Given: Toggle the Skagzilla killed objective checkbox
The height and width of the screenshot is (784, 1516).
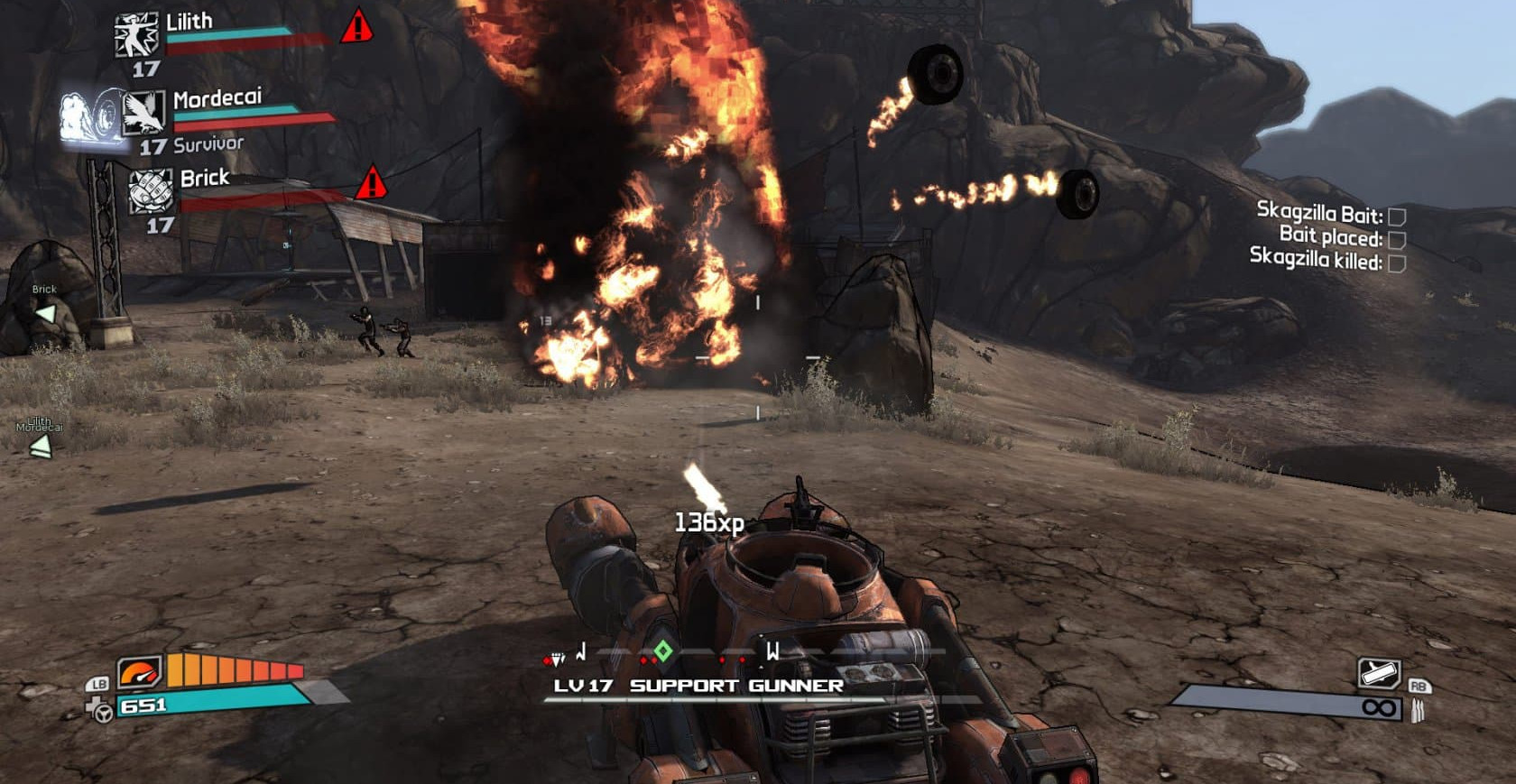Looking at the screenshot, I should pyautogui.click(x=1396, y=263).
